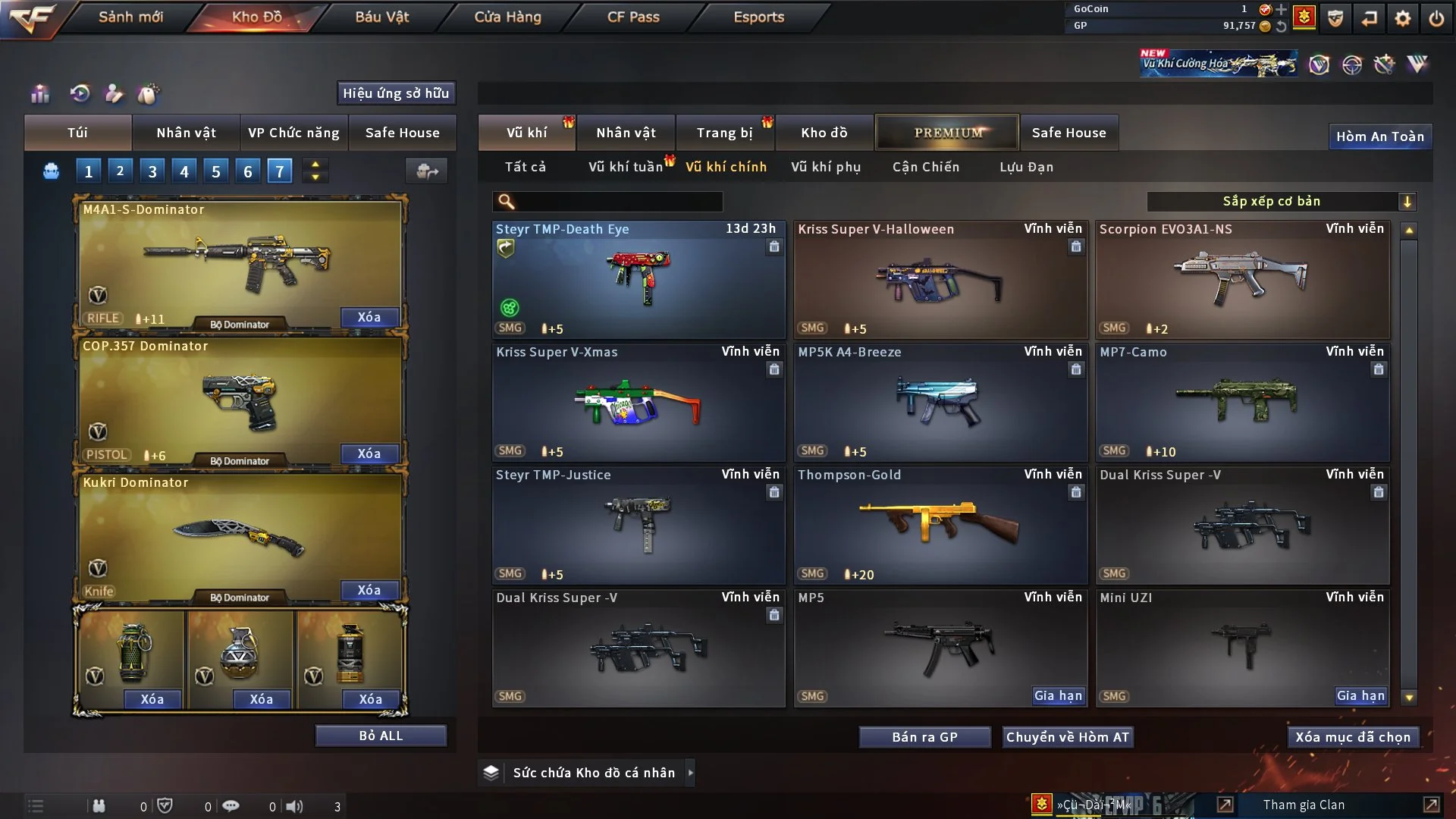Open the PREMIUM storage tab
1456x819 pixels.
point(948,133)
